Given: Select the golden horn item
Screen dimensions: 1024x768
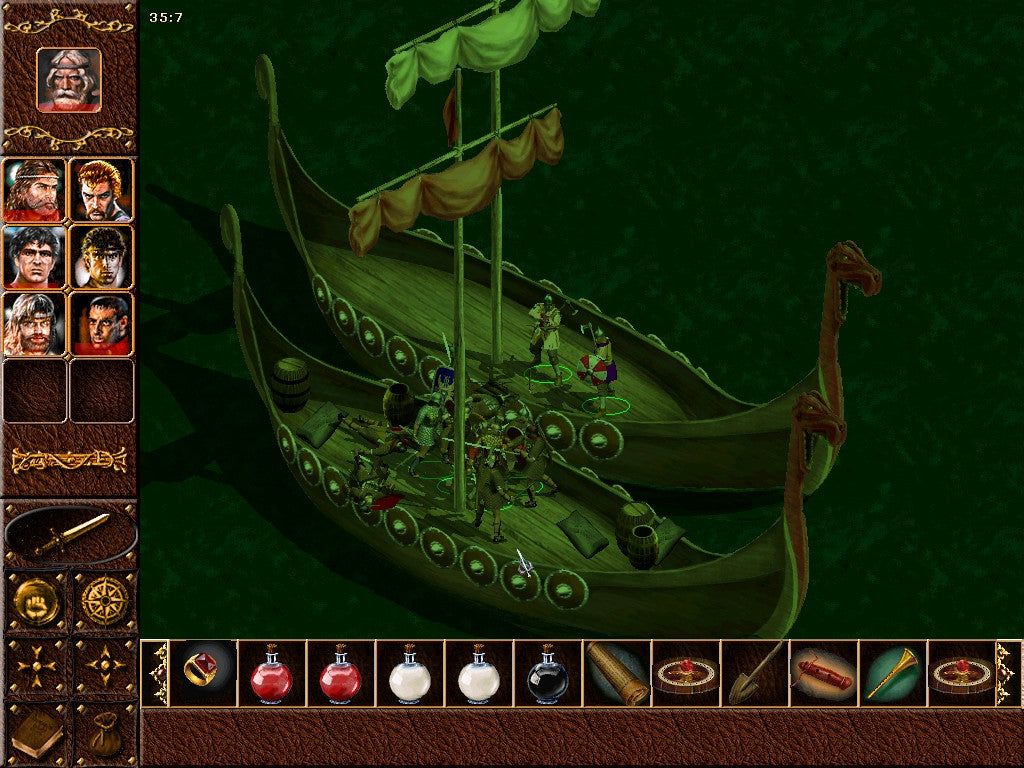Looking at the screenshot, I should point(892,674).
